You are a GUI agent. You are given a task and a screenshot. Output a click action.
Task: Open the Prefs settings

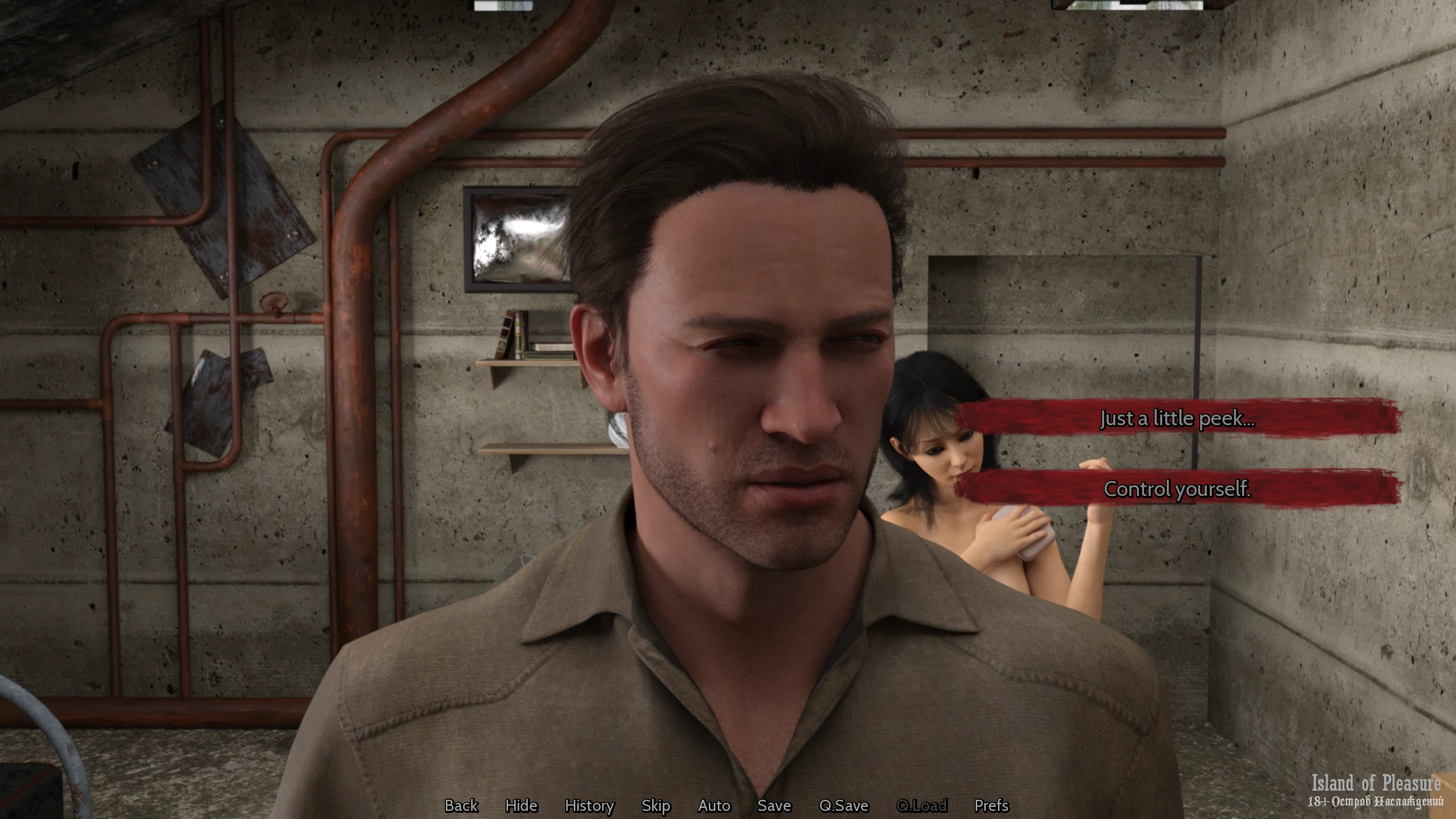pos(991,805)
